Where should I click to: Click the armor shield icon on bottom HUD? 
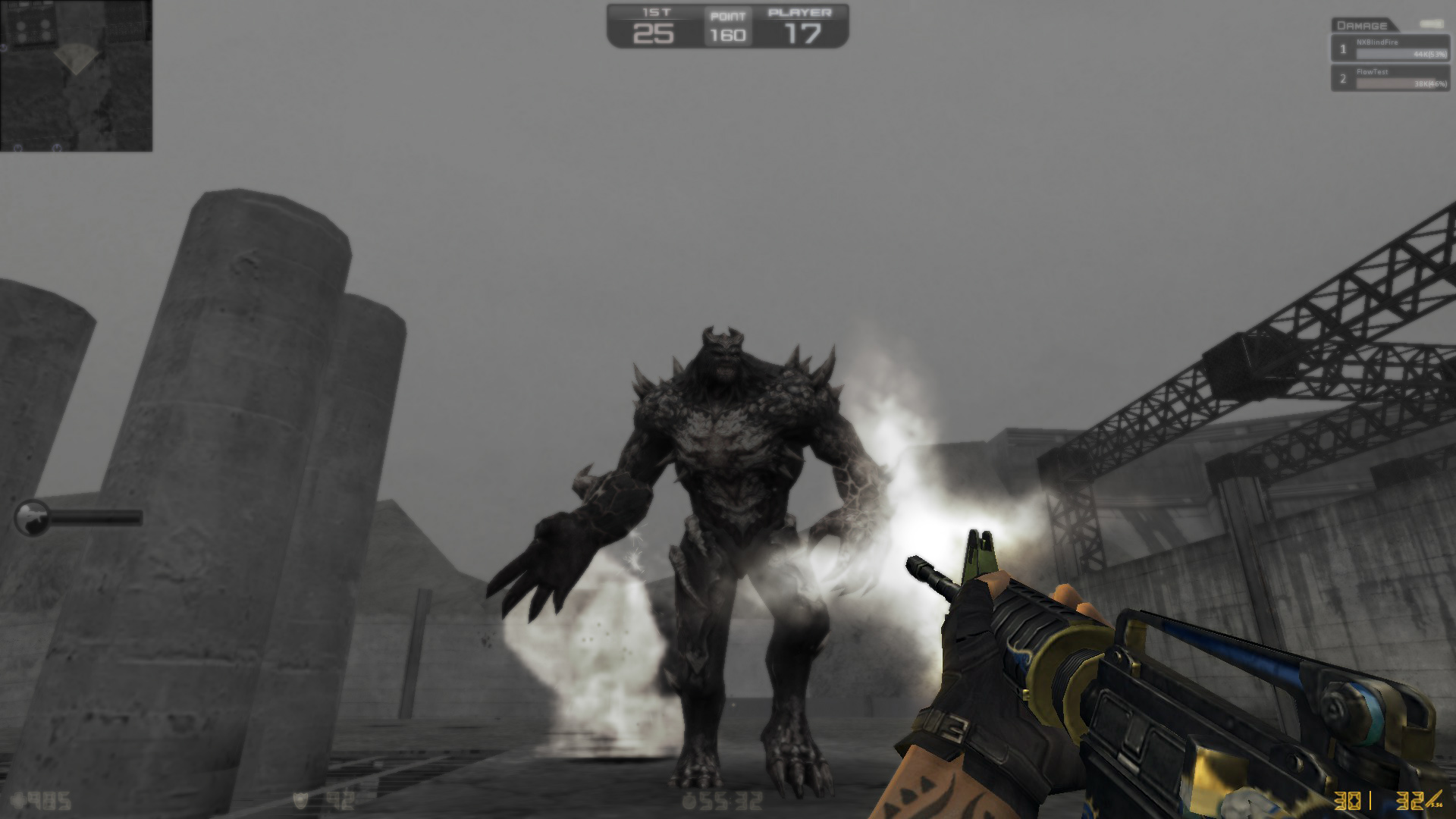(x=301, y=800)
